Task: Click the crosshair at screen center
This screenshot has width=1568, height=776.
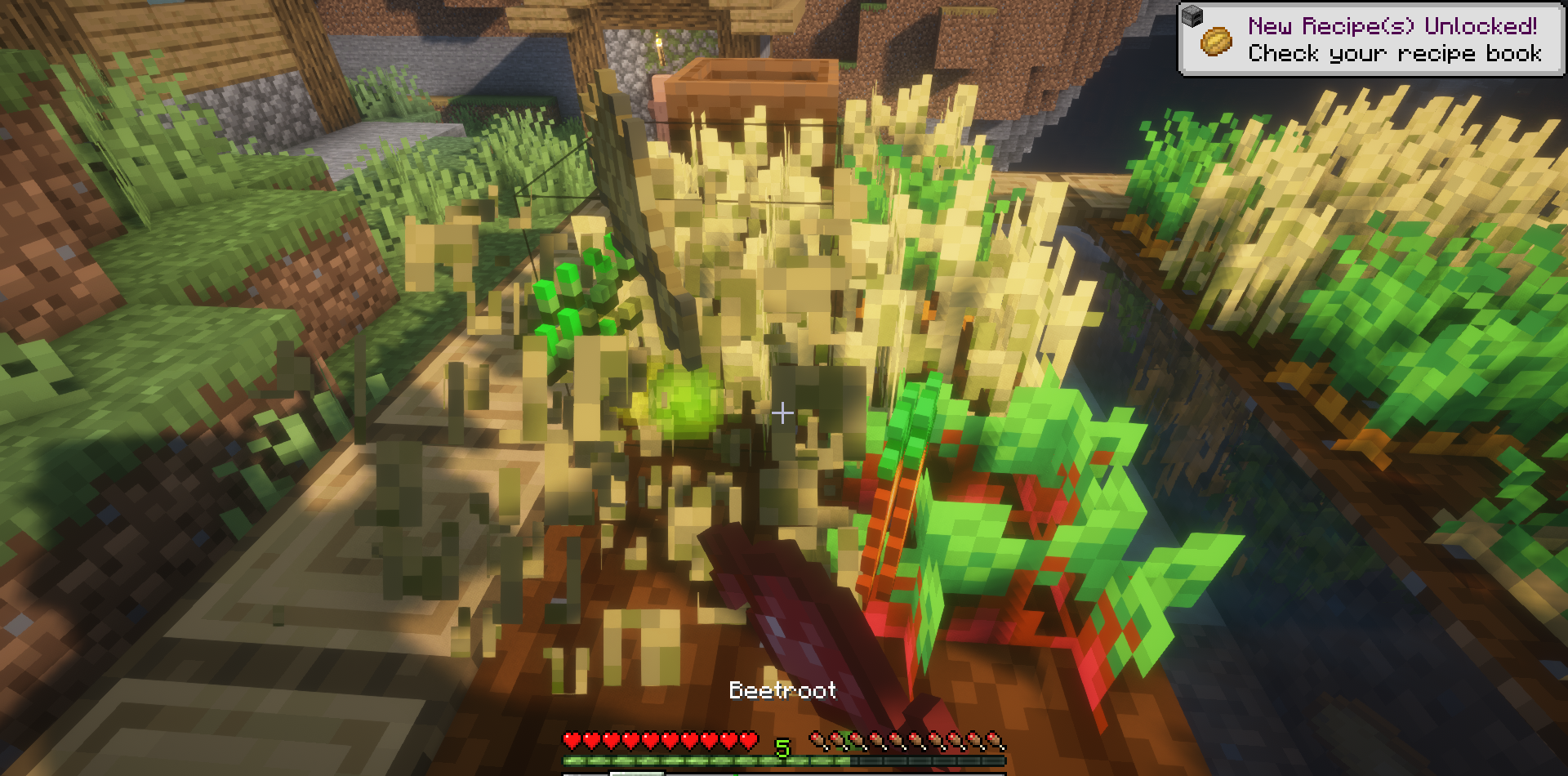Action: pos(782,413)
